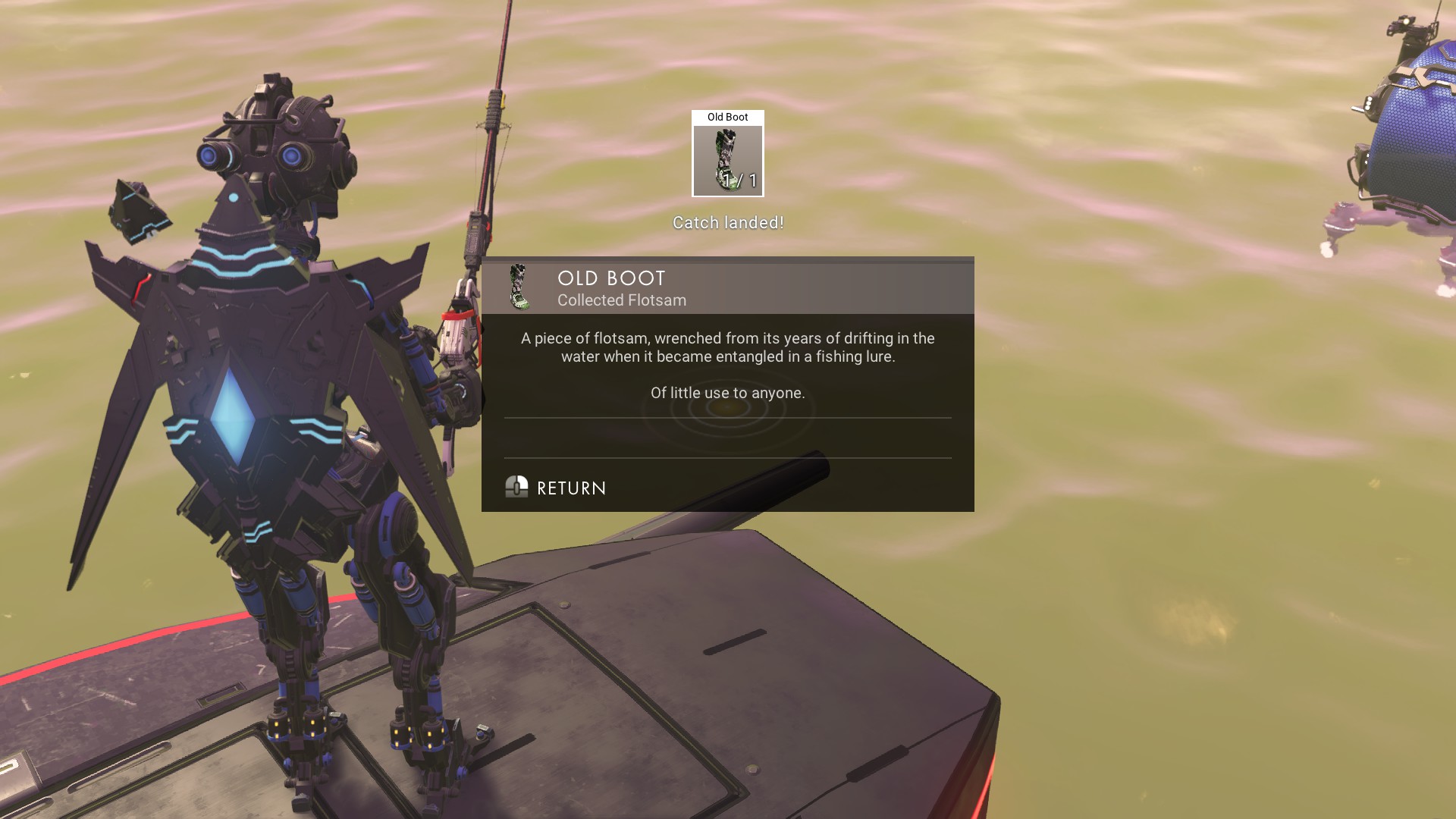
Task: Choose Return to close the catch panel
Action: click(x=557, y=488)
